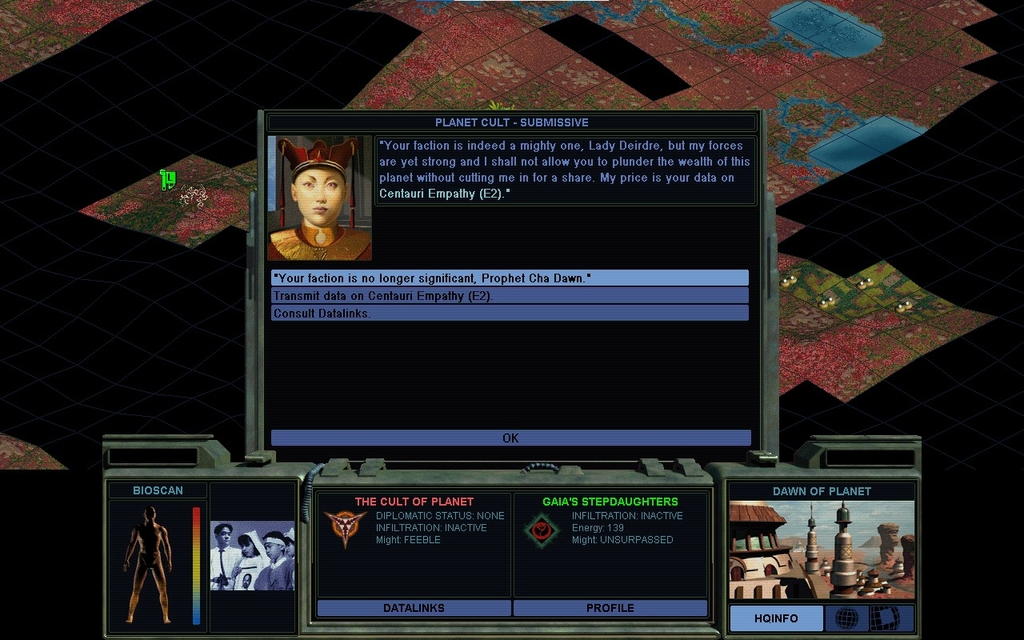Transmit data on Centauri Empathy
This screenshot has width=1024, height=640.
(x=509, y=296)
